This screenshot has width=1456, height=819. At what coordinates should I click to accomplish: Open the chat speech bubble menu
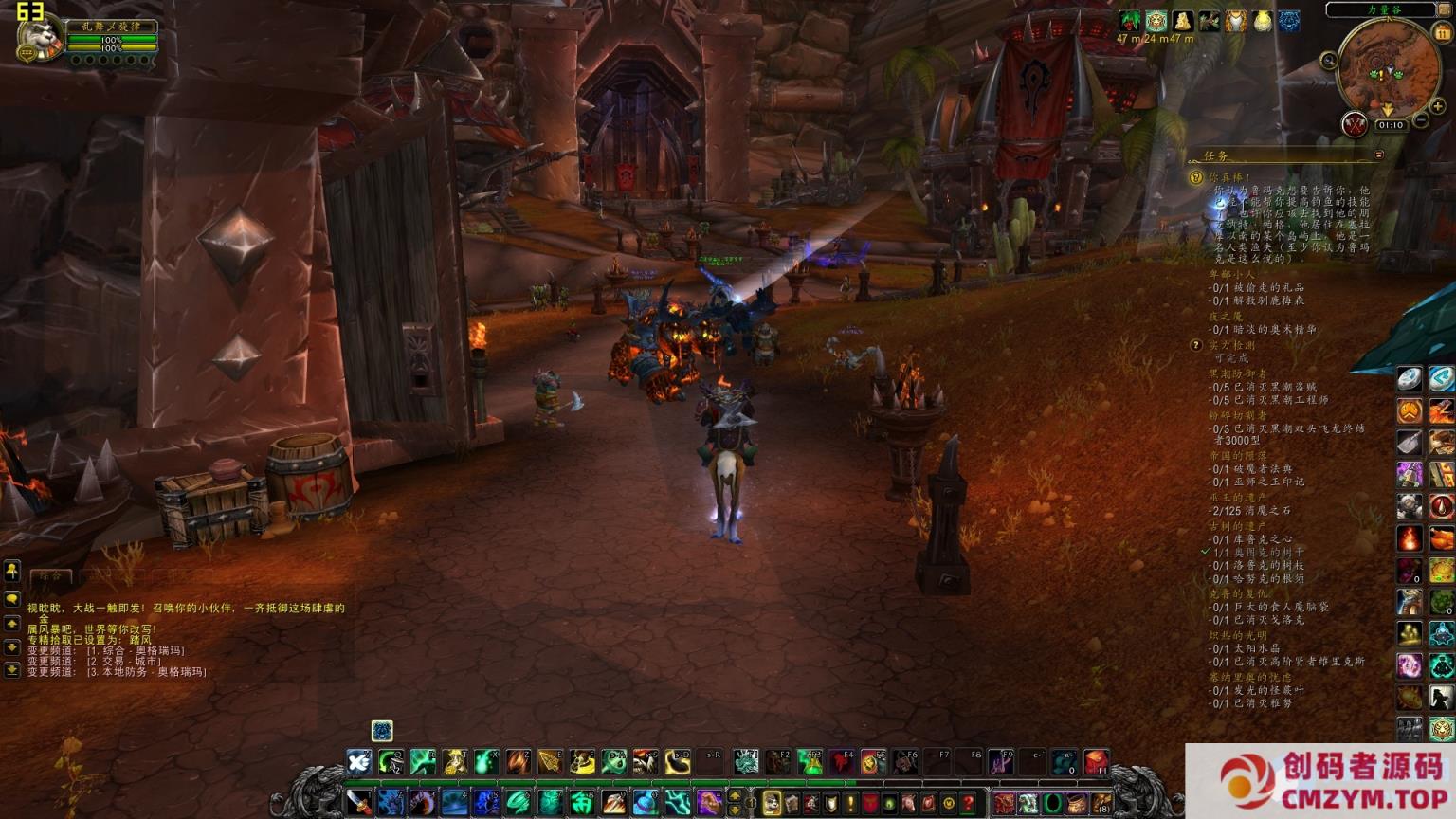point(12,599)
